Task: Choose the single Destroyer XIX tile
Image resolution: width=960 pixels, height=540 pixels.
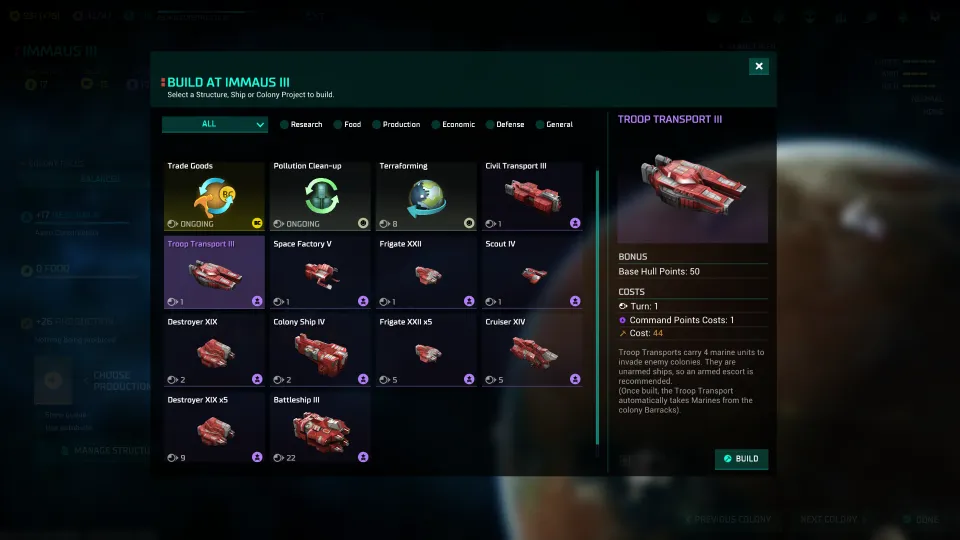Action: 214,350
